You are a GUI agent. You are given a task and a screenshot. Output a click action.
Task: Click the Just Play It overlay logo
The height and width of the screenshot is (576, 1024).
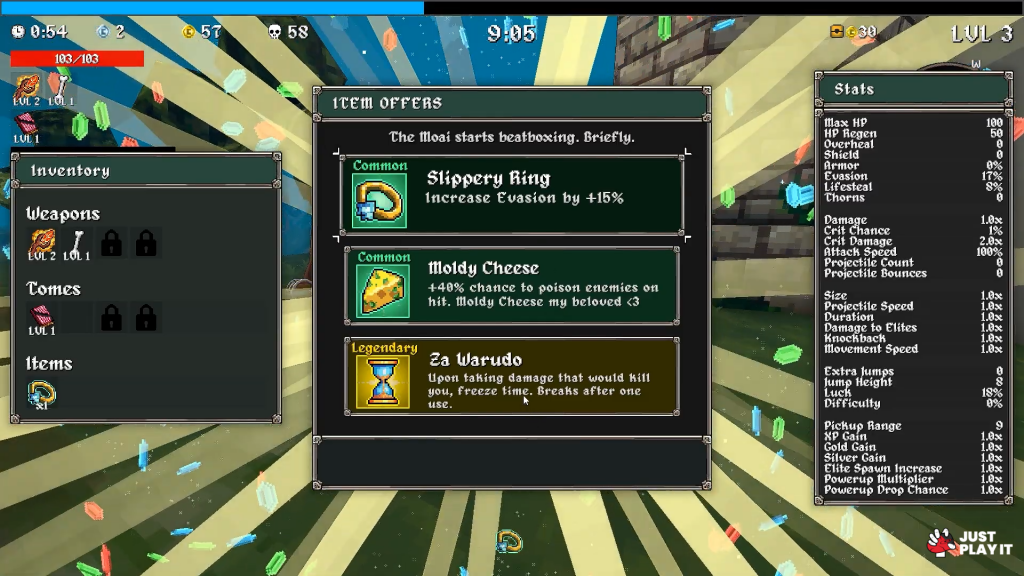coord(961,543)
